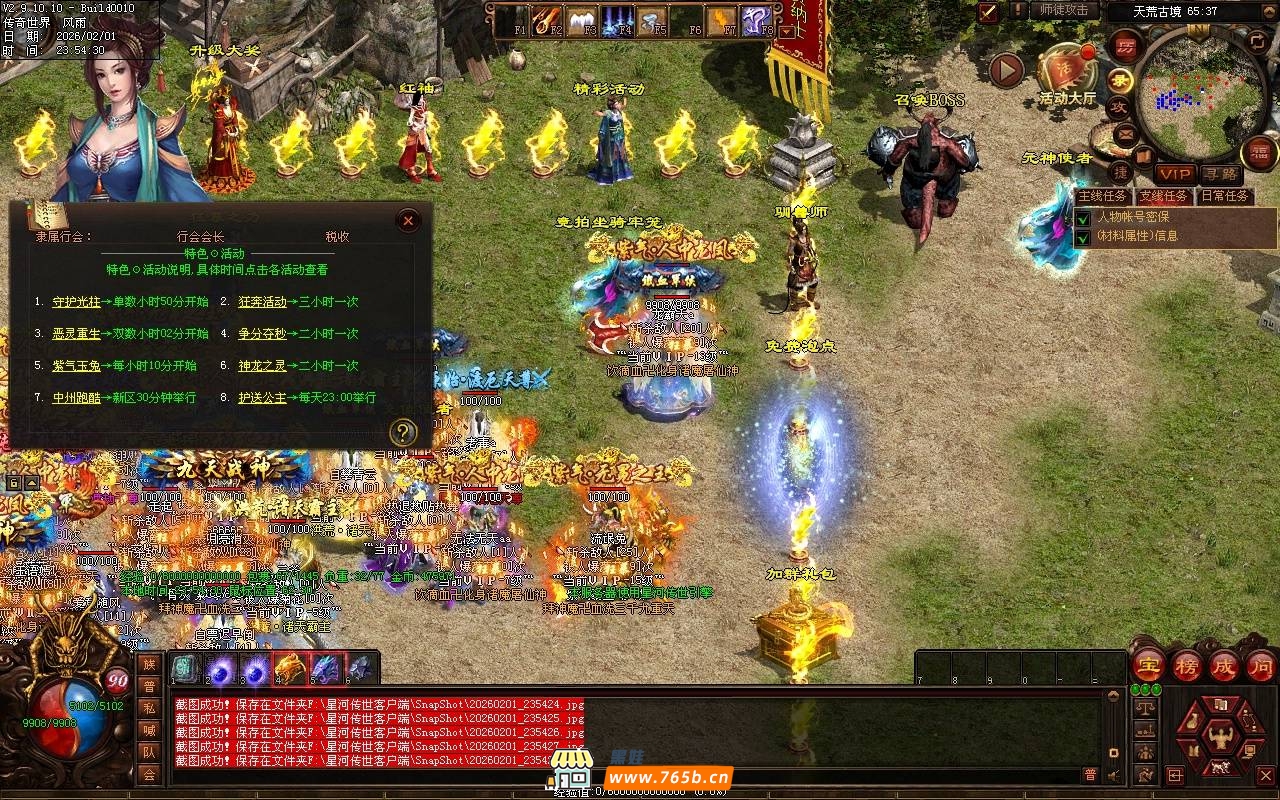Click the circular minimap
Image resolution: width=1280 pixels, height=800 pixels.
[x=1199, y=95]
